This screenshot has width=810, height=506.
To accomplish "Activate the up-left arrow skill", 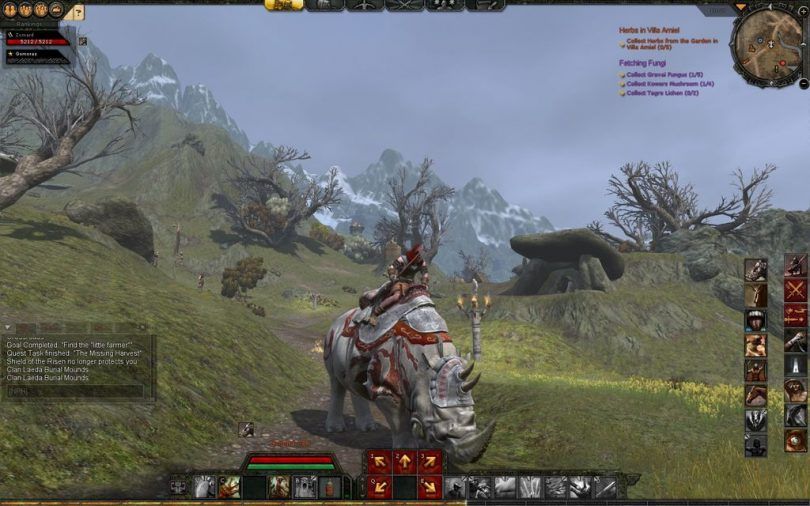I will pyautogui.click(x=379, y=461).
